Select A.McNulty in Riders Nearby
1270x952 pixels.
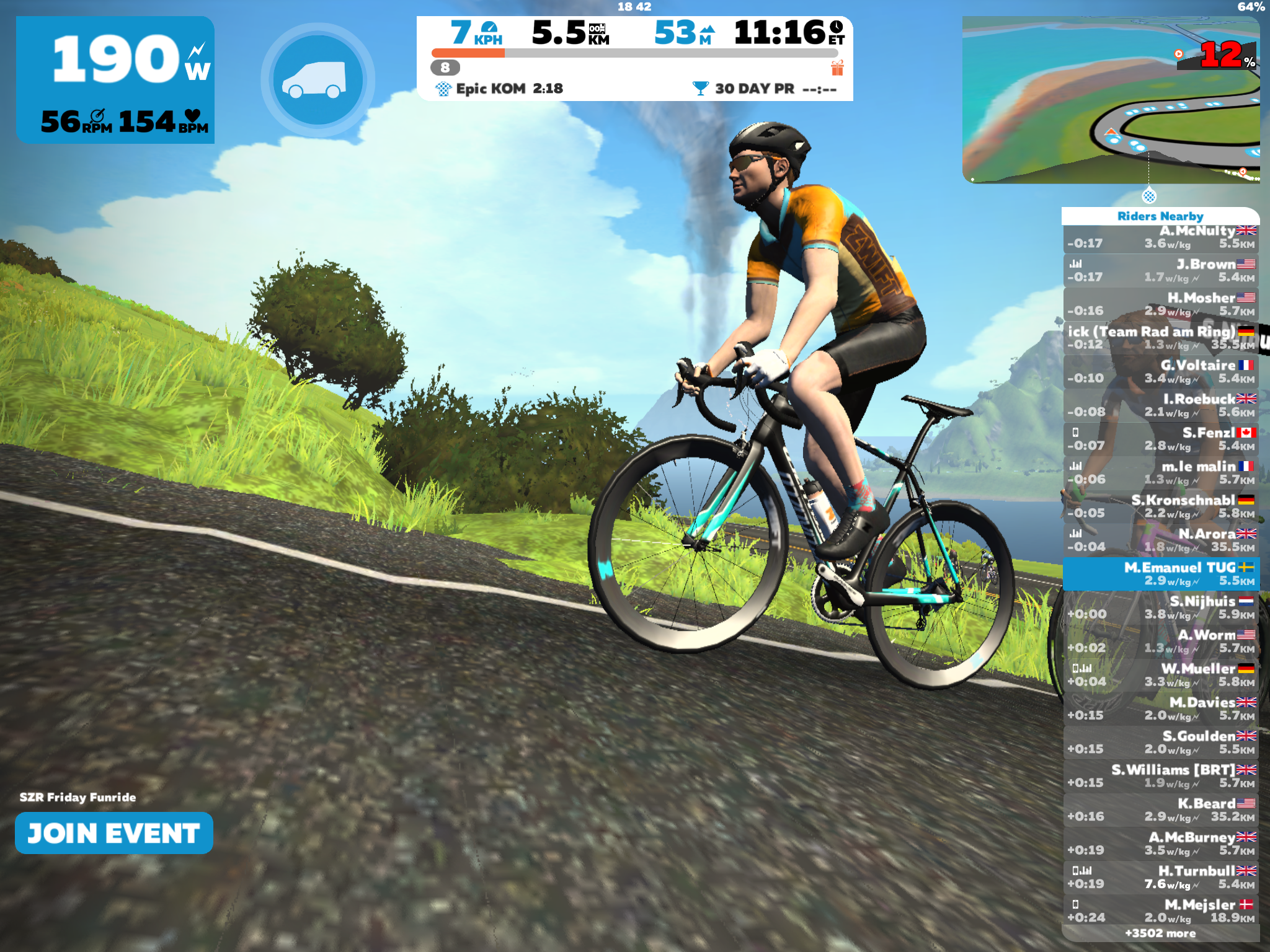tap(1161, 237)
